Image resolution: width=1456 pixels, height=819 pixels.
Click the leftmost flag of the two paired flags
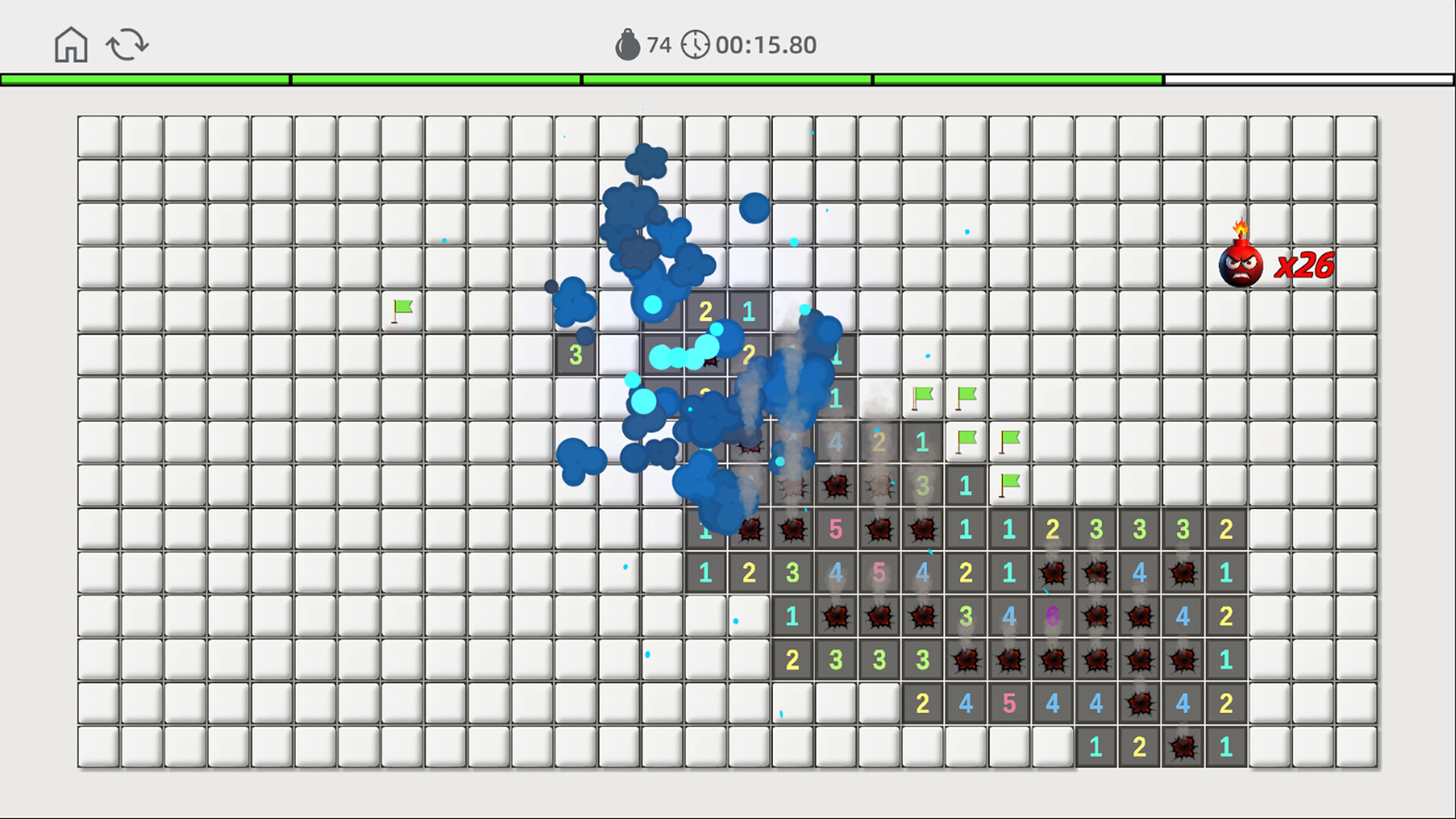coord(922,397)
